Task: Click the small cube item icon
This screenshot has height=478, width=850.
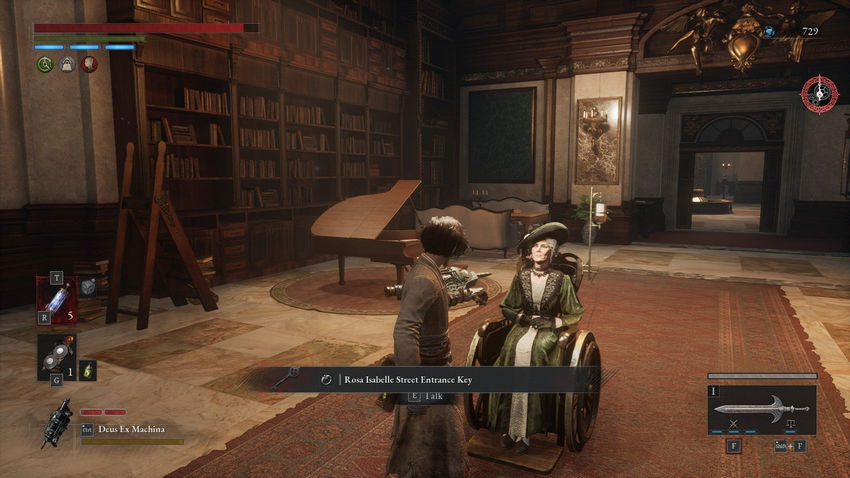Action: tap(88, 286)
